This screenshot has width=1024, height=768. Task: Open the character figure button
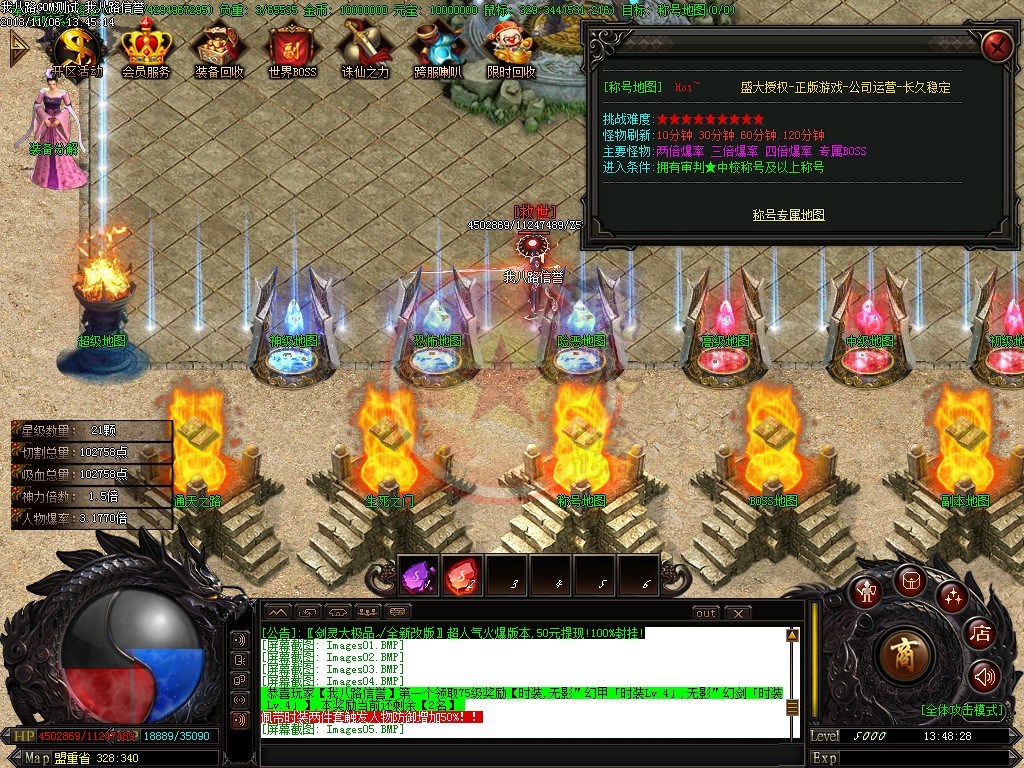pyautogui.click(x=866, y=591)
